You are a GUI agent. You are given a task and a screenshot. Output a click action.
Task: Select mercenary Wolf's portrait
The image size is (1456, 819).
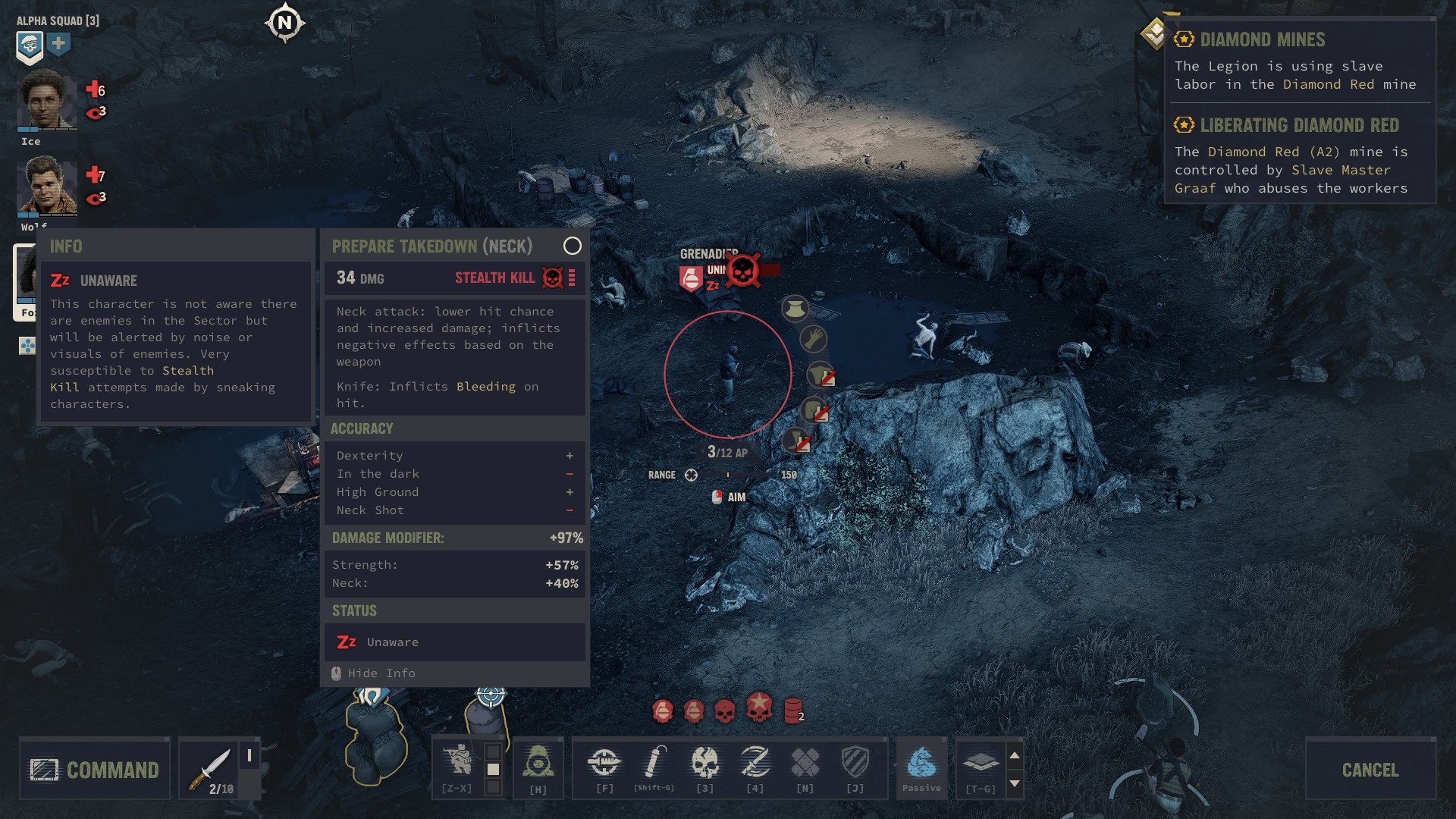(47, 186)
